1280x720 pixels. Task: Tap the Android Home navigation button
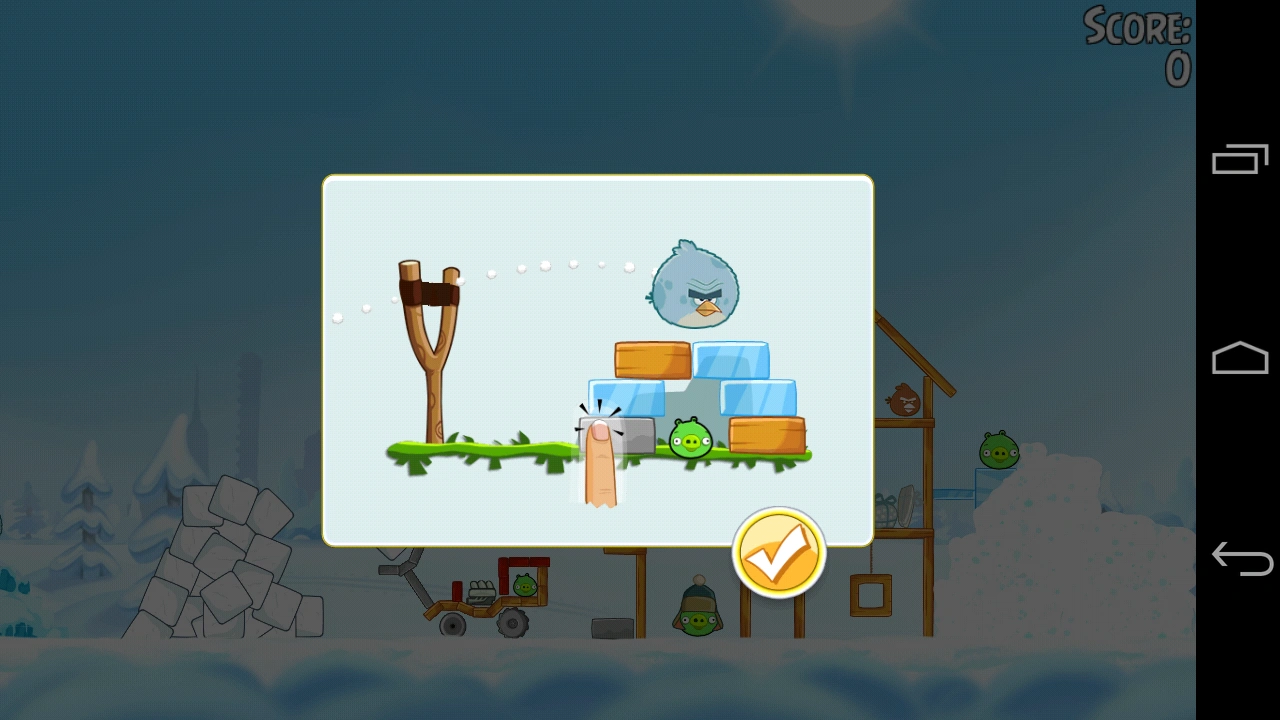1240,357
